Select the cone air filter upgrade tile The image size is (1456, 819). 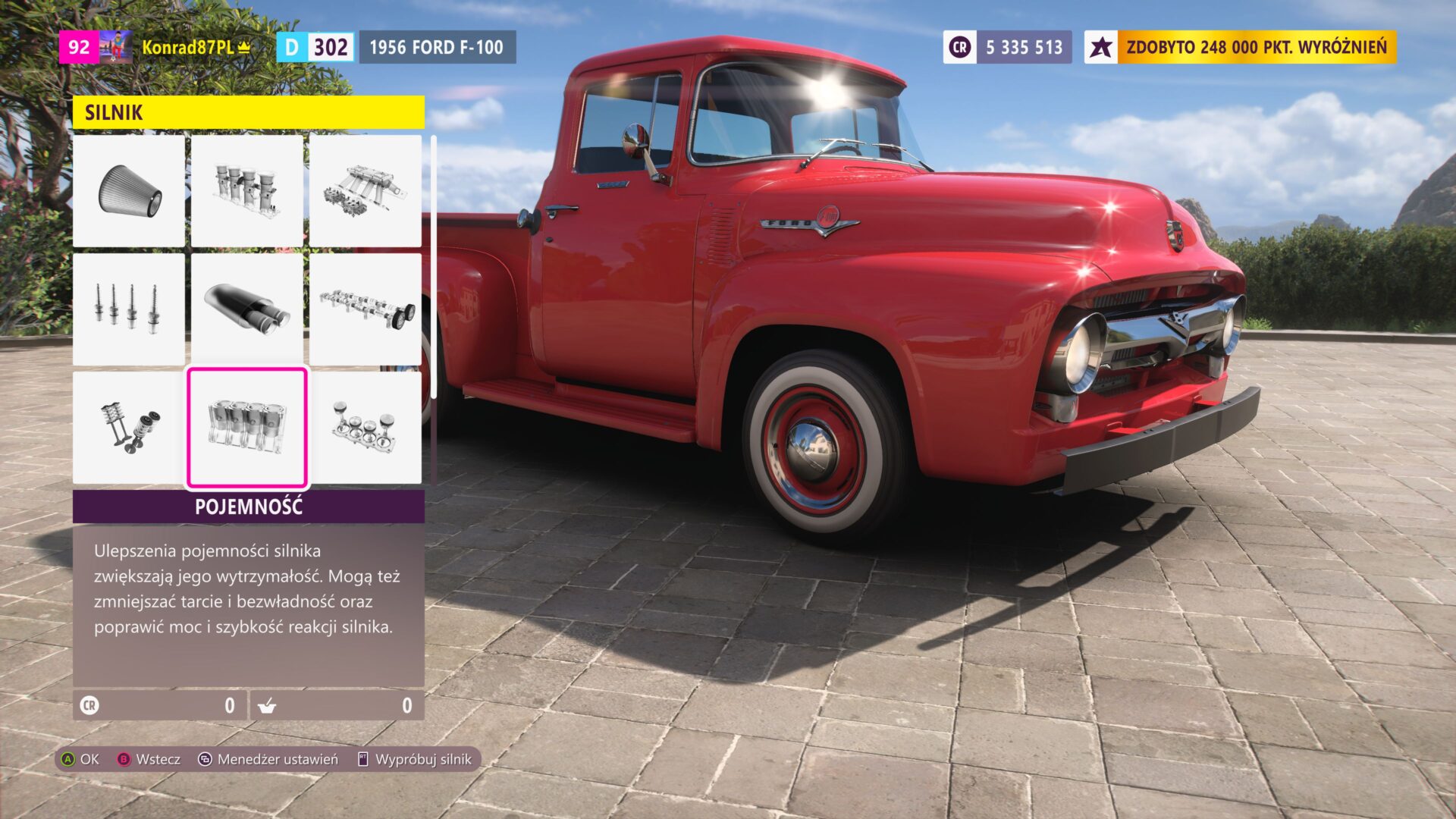click(x=129, y=191)
